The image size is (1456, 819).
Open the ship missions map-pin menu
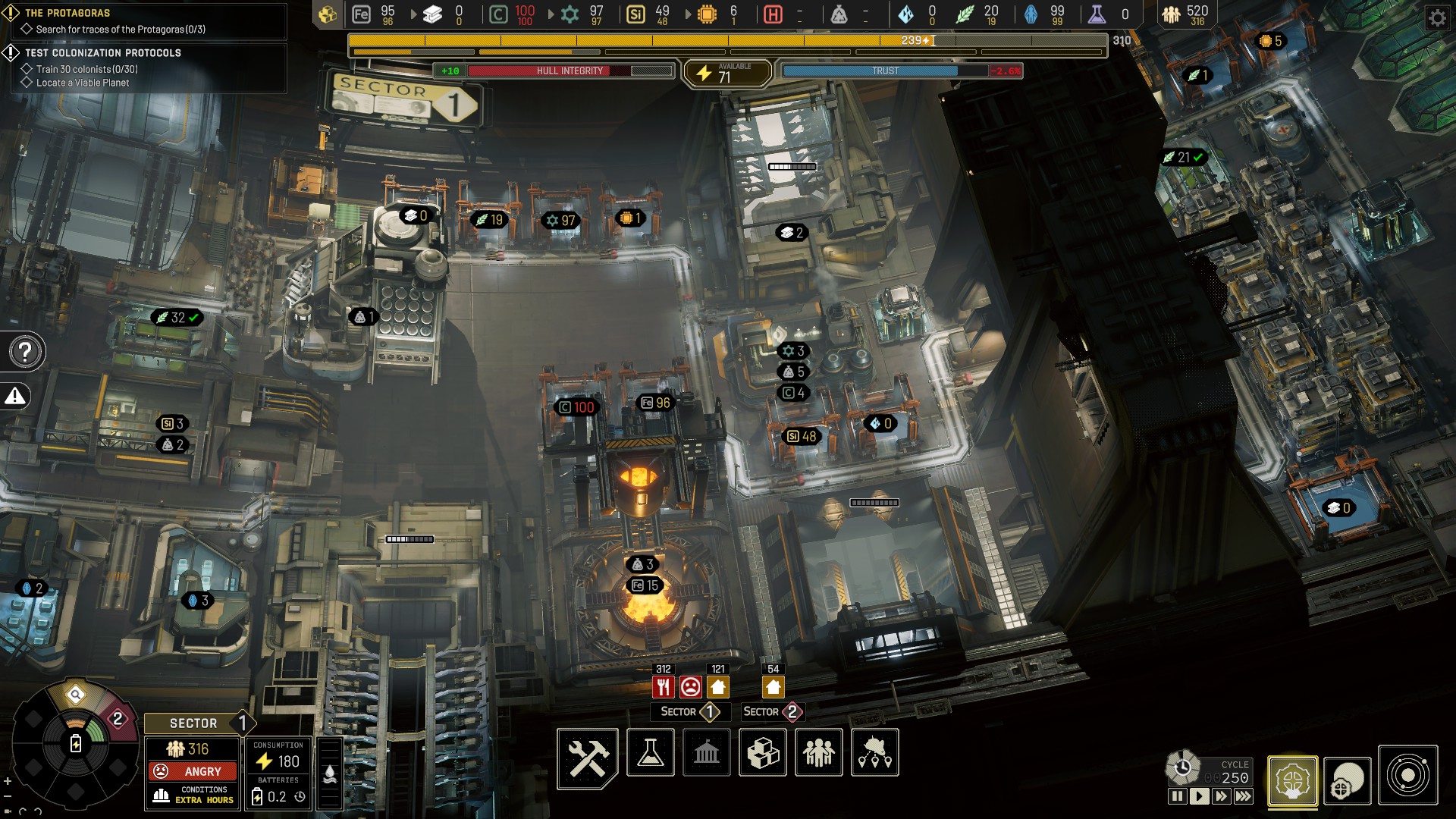click(x=875, y=752)
